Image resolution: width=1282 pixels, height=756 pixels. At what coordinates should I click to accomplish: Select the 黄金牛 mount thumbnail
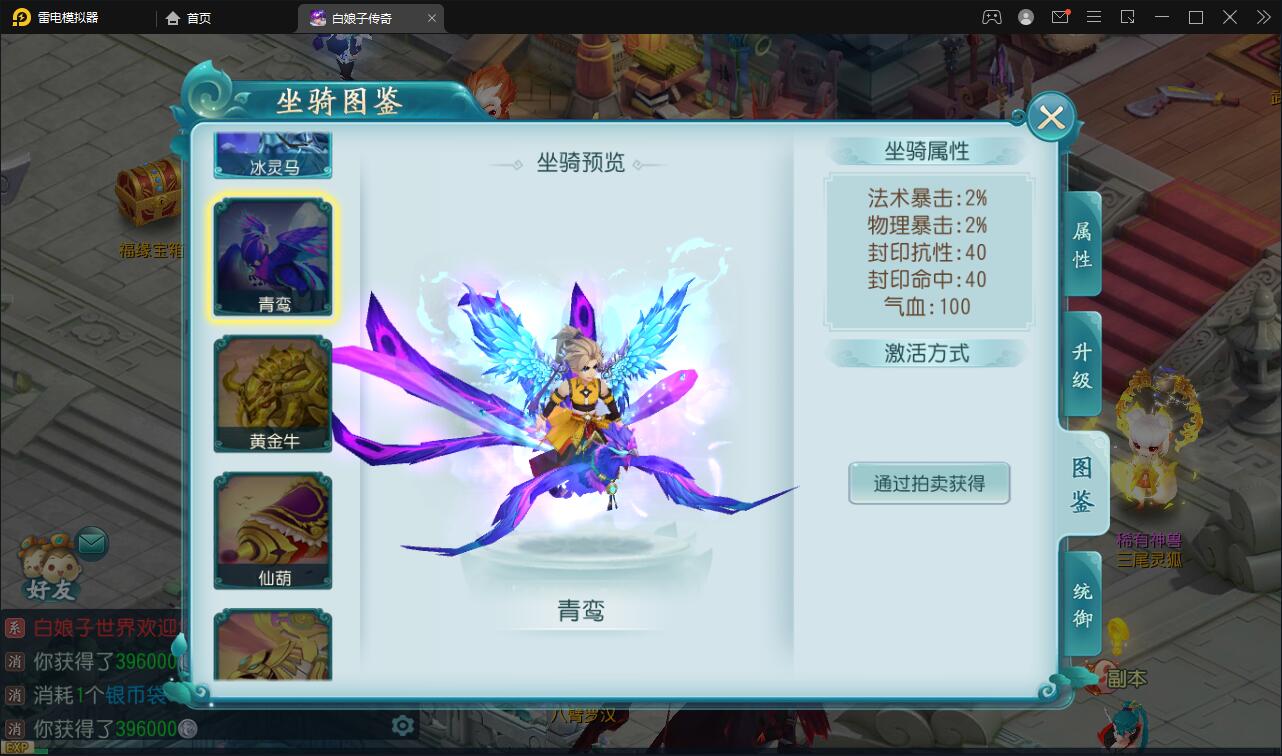coord(272,392)
